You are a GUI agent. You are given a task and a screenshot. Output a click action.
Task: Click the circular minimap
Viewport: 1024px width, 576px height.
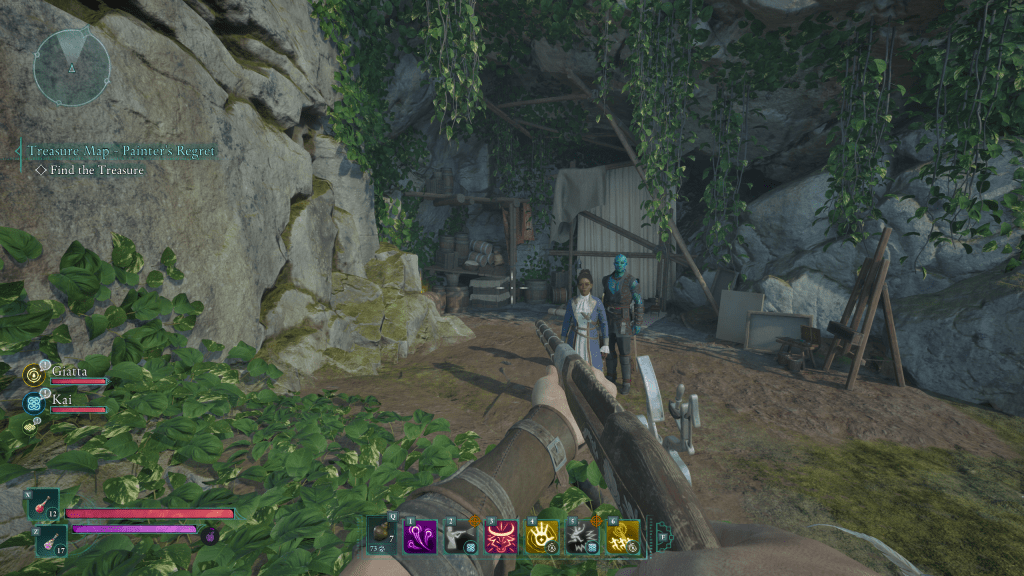(71, 67)
